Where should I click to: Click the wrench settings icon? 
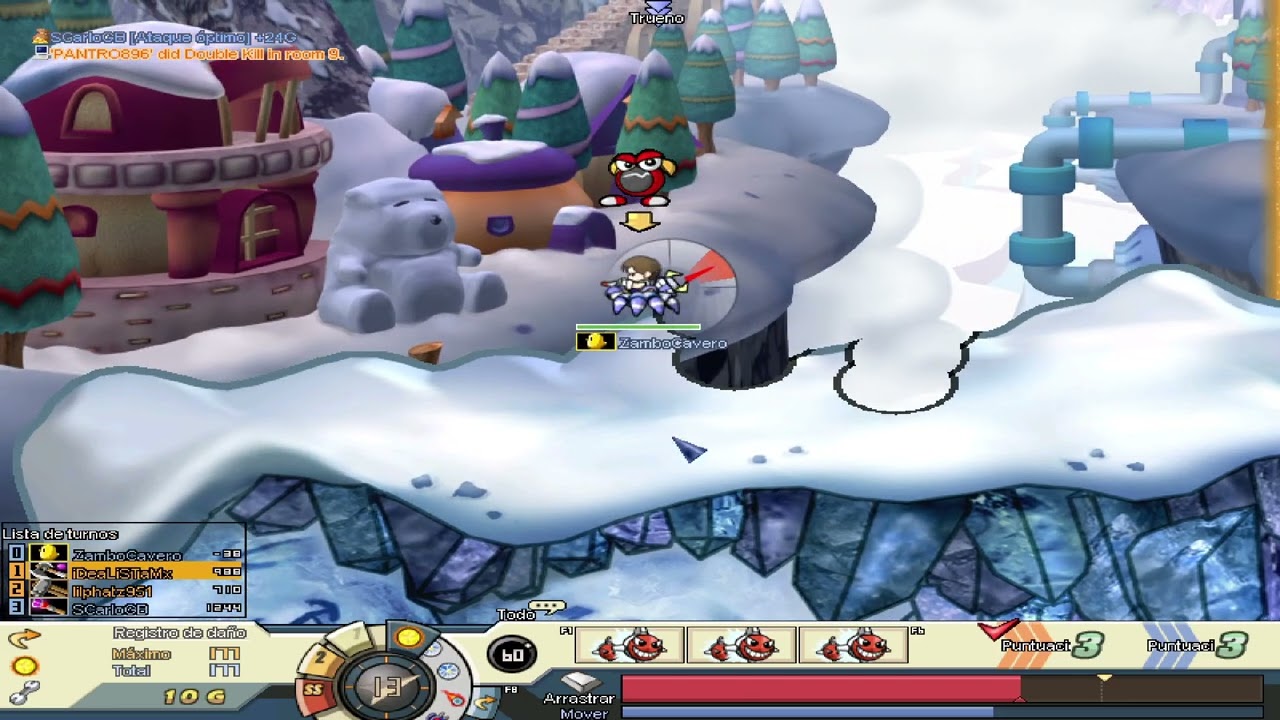coord(24,691)
